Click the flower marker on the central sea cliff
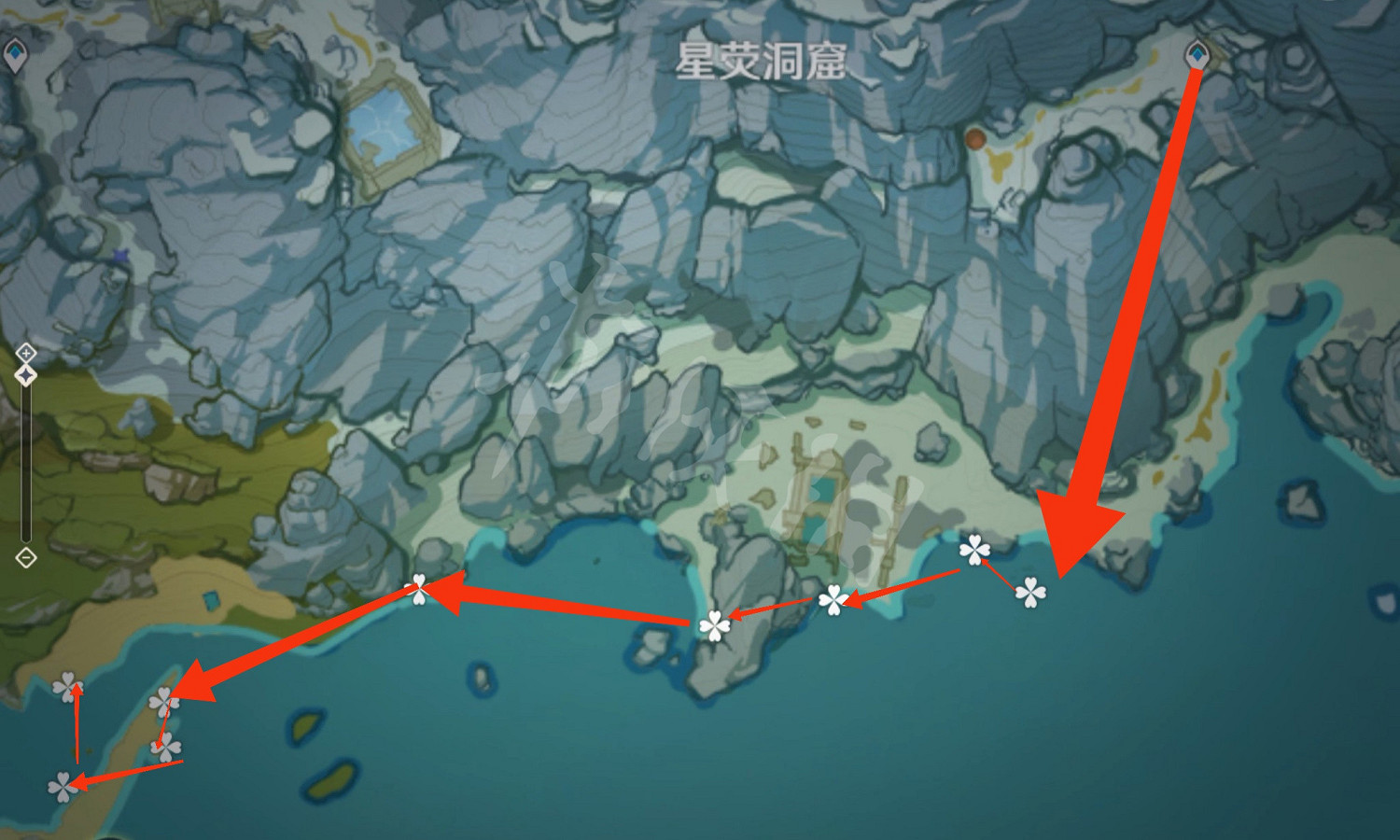The height and width of the screenshot is (840, 1400). tap(714, 625)
